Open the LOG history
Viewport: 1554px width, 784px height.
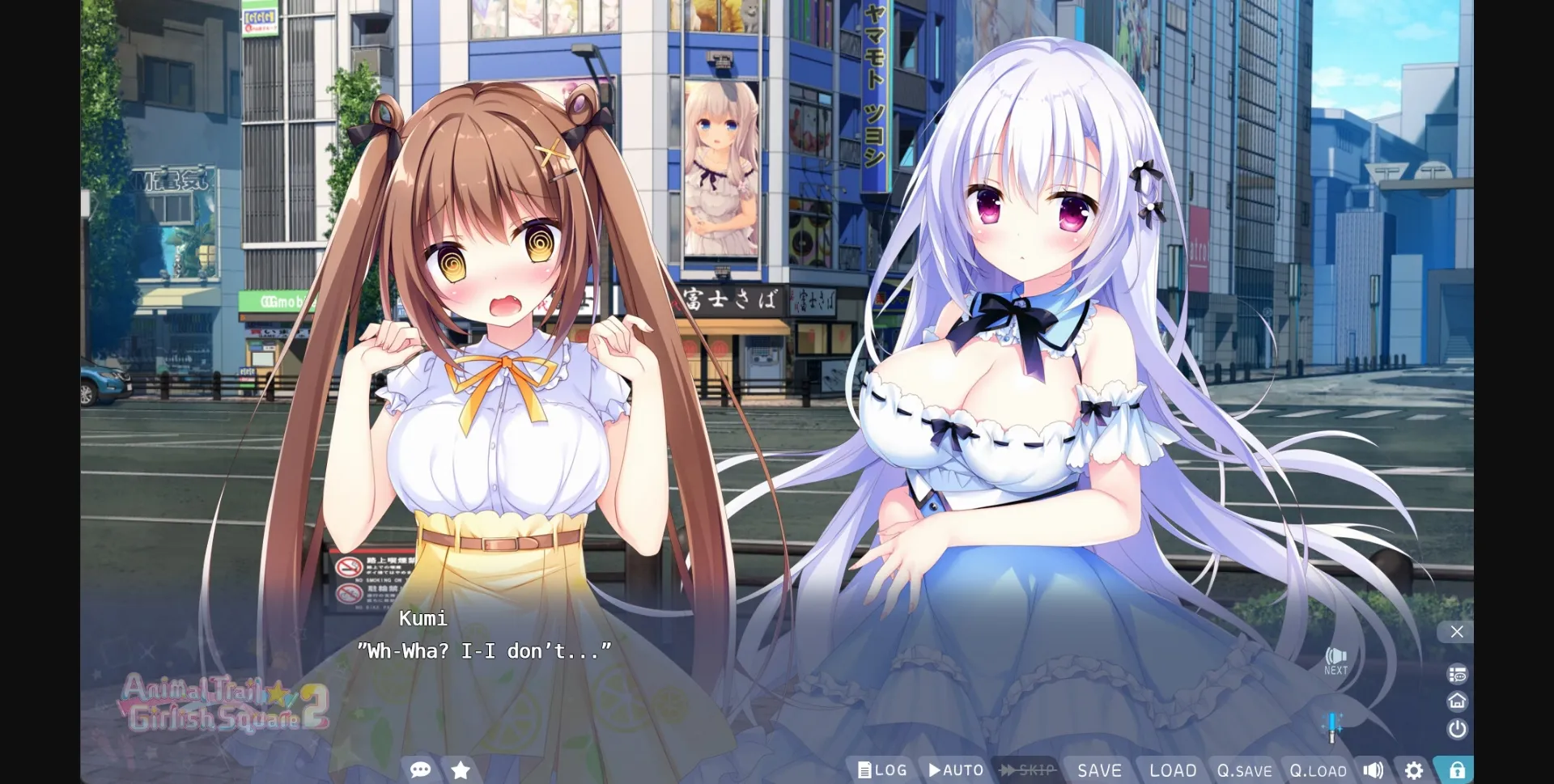[882, 770]
